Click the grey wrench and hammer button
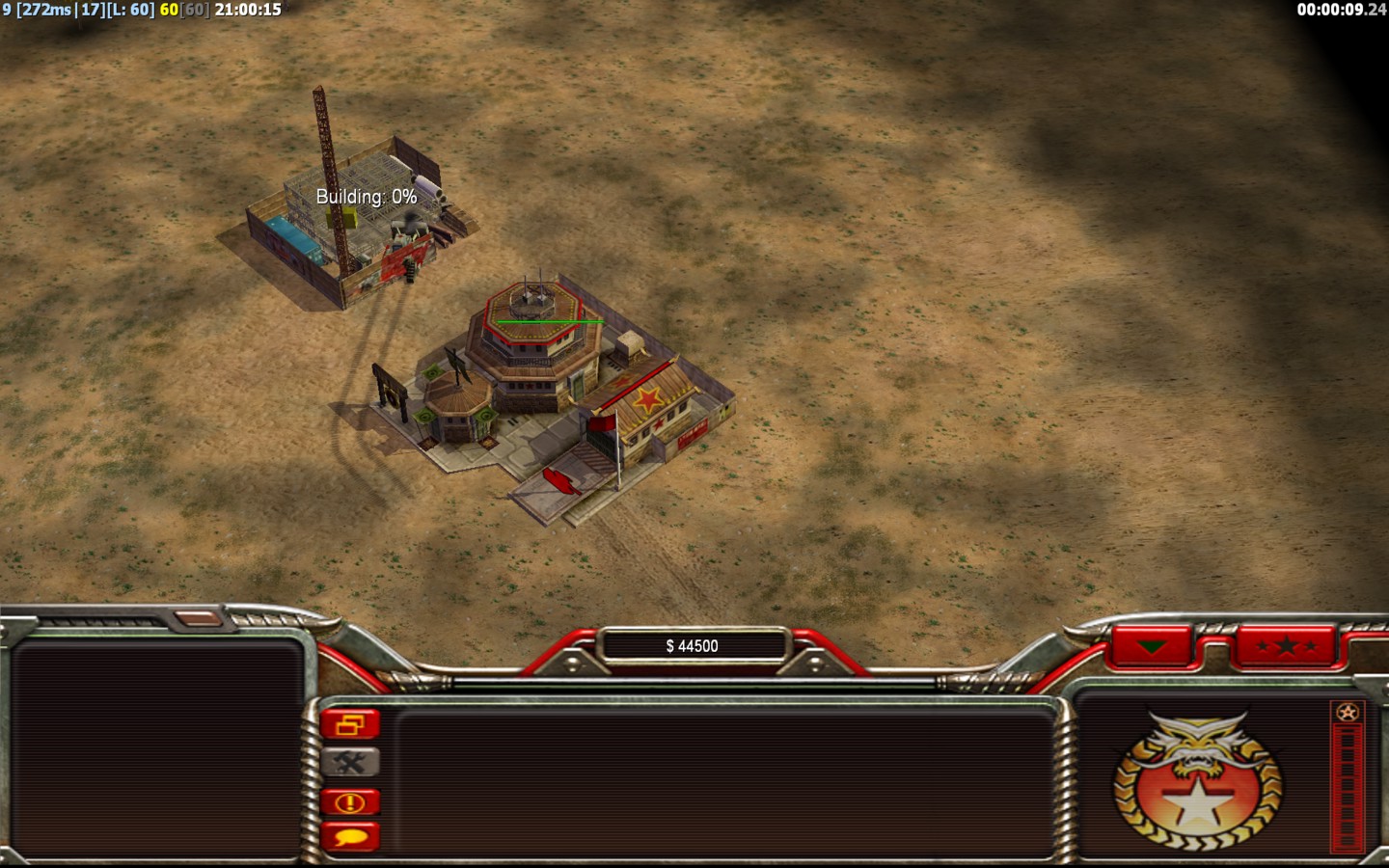 (x=350, y=763)
